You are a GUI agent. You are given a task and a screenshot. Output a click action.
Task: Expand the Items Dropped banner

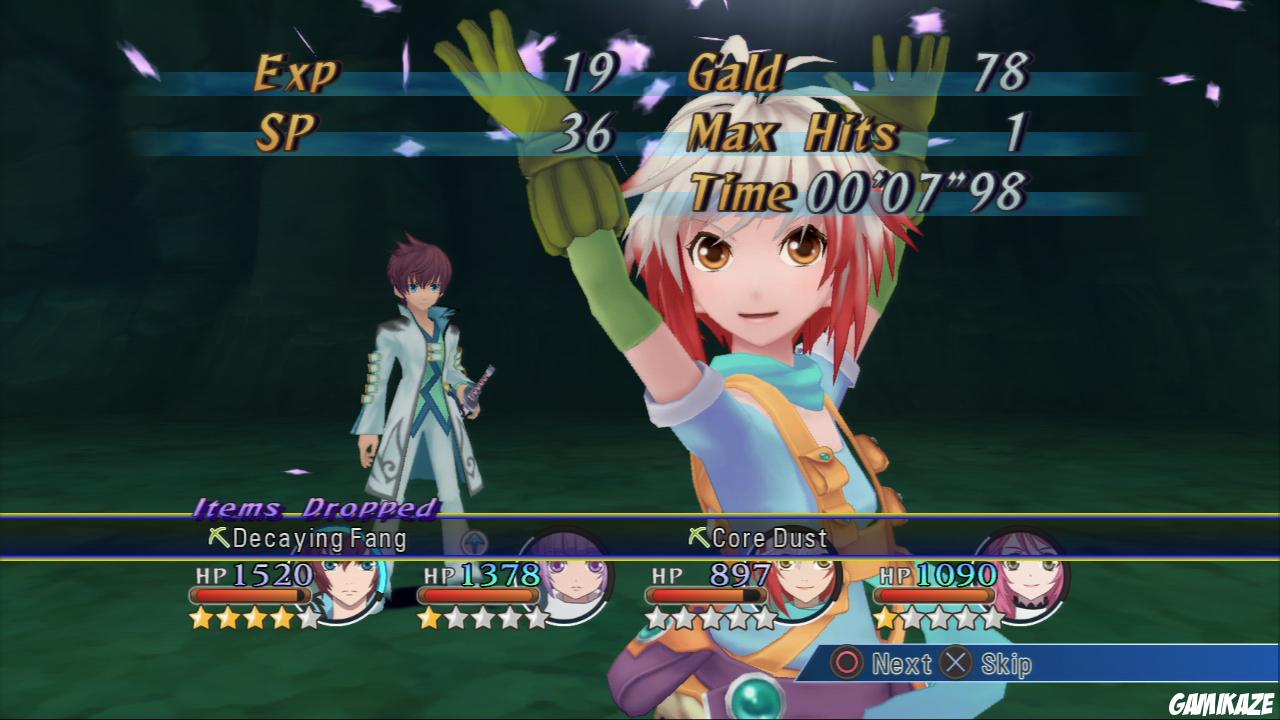pos(313,509)
